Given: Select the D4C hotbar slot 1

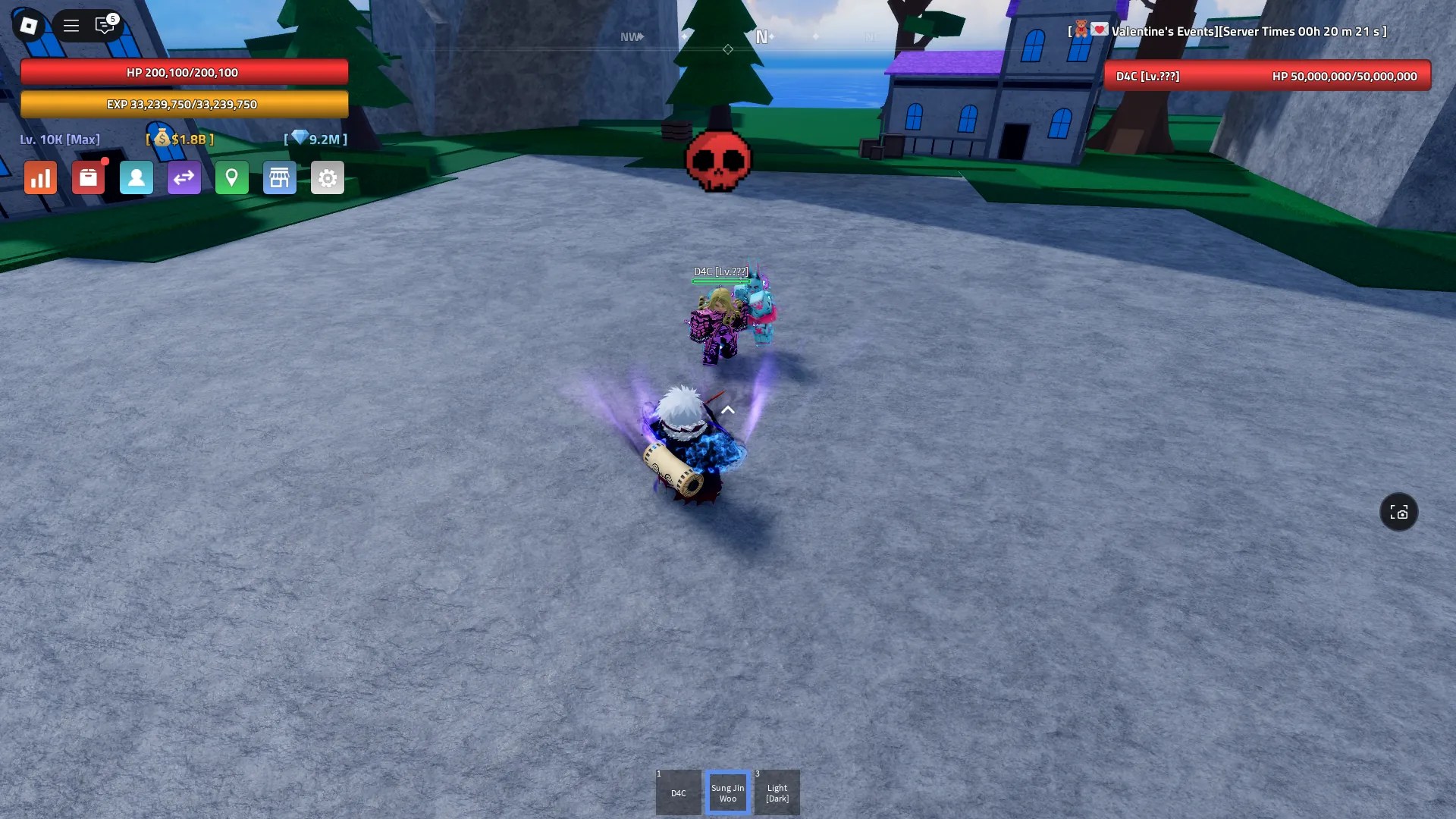Looking at the screenshot, I should point(678,792).
